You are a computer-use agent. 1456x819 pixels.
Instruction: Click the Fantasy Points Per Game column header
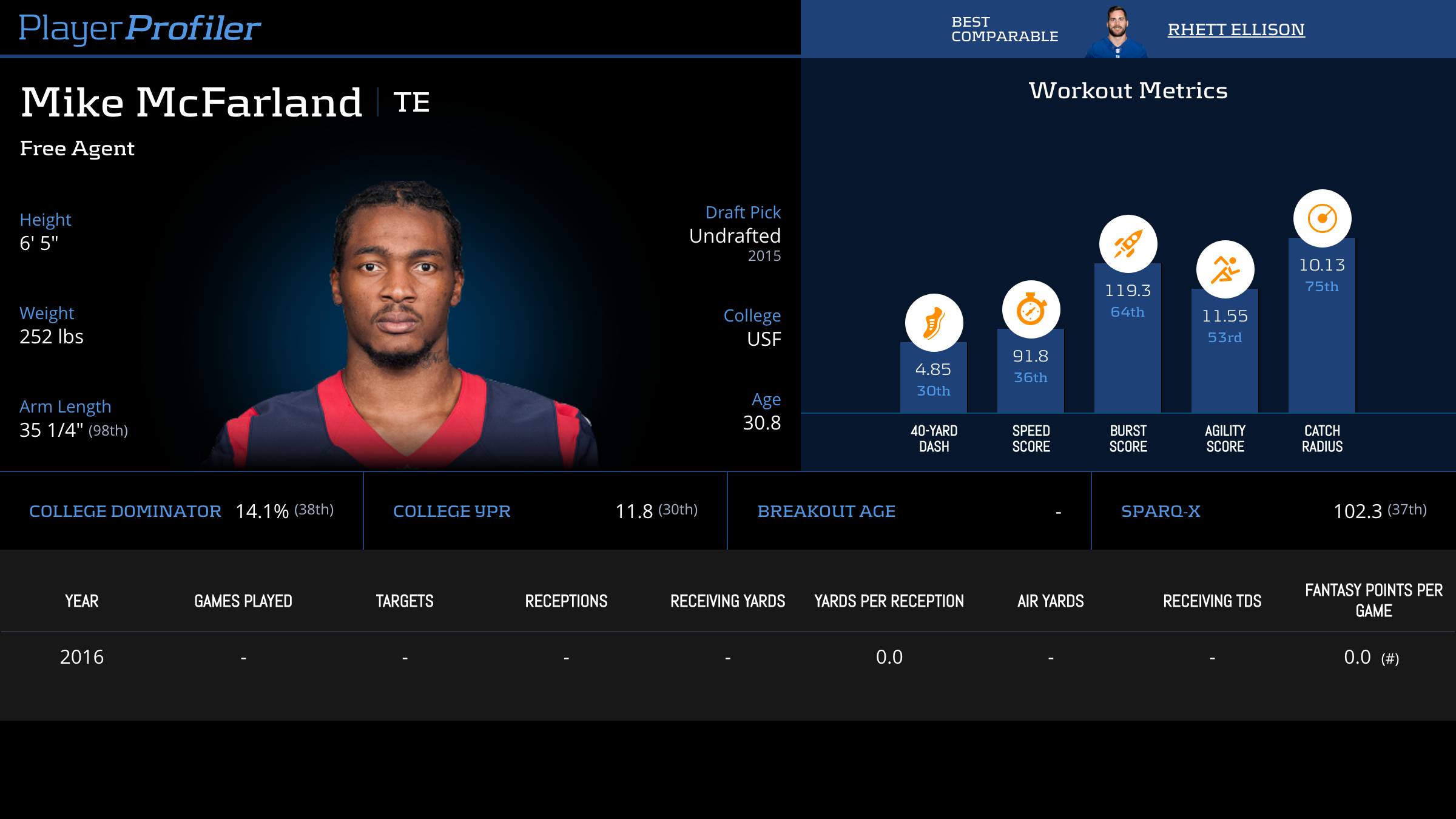(1373, 601)
